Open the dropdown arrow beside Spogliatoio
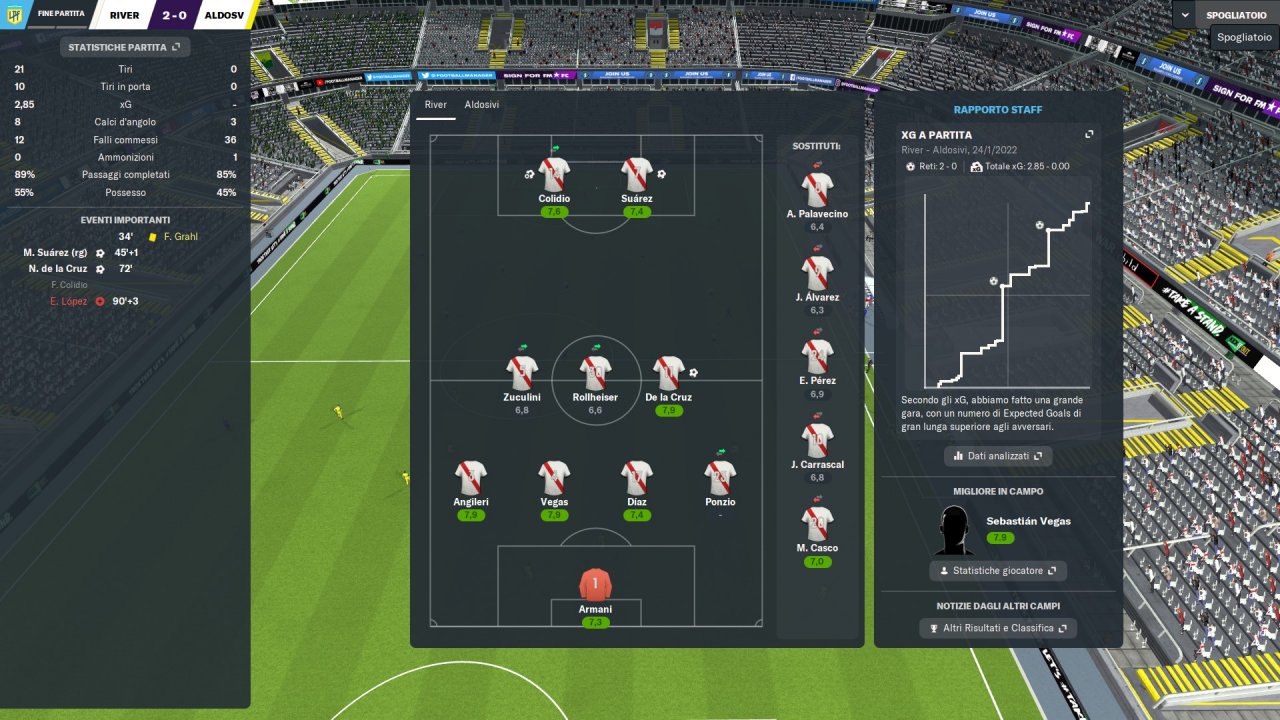Image resolution: width=1280 pixels, height=720 pixels. (1186, 15)
